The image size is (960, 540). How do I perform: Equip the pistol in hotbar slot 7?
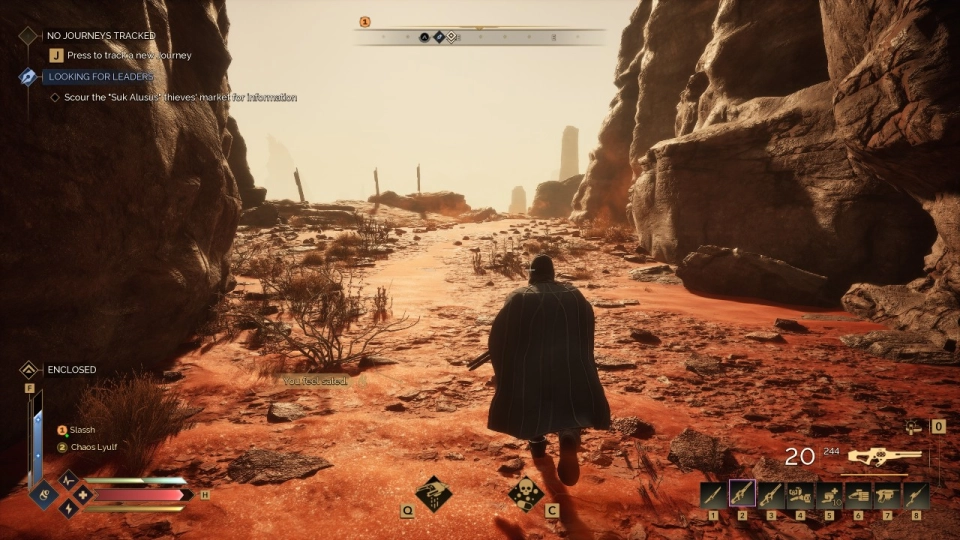pos(887,495)
